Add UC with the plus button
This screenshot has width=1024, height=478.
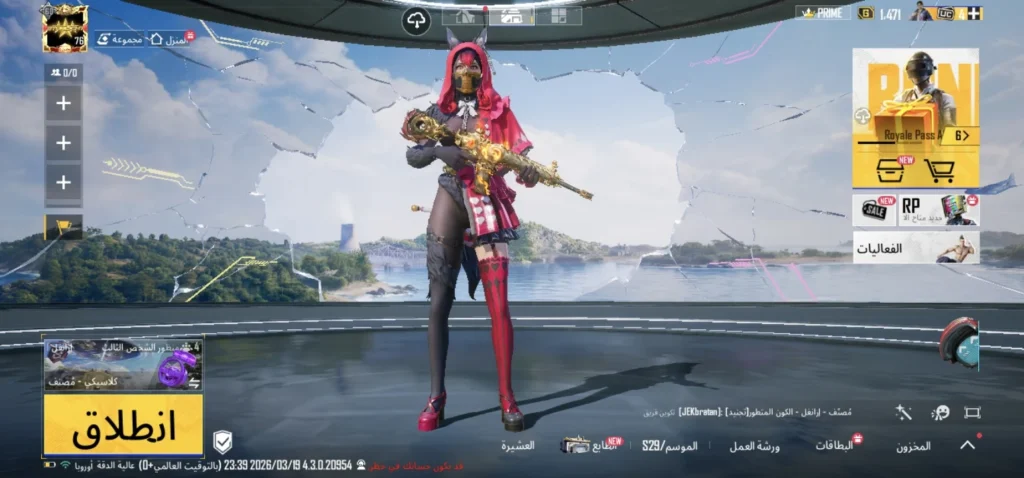(975, 13)
